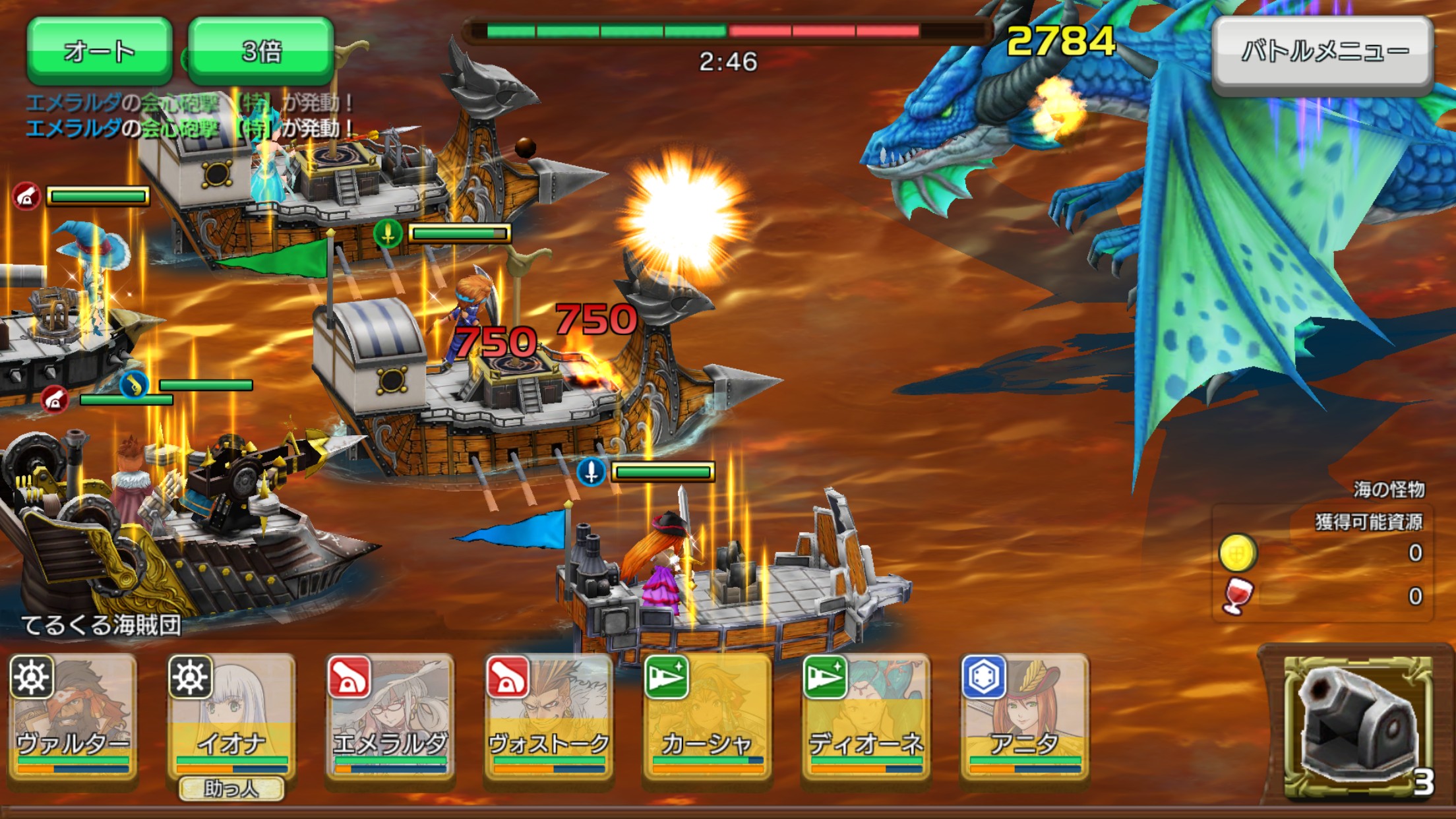Pick the アニタ character card
Screen dimensions: 1456x819
(x=1025, y=717)
